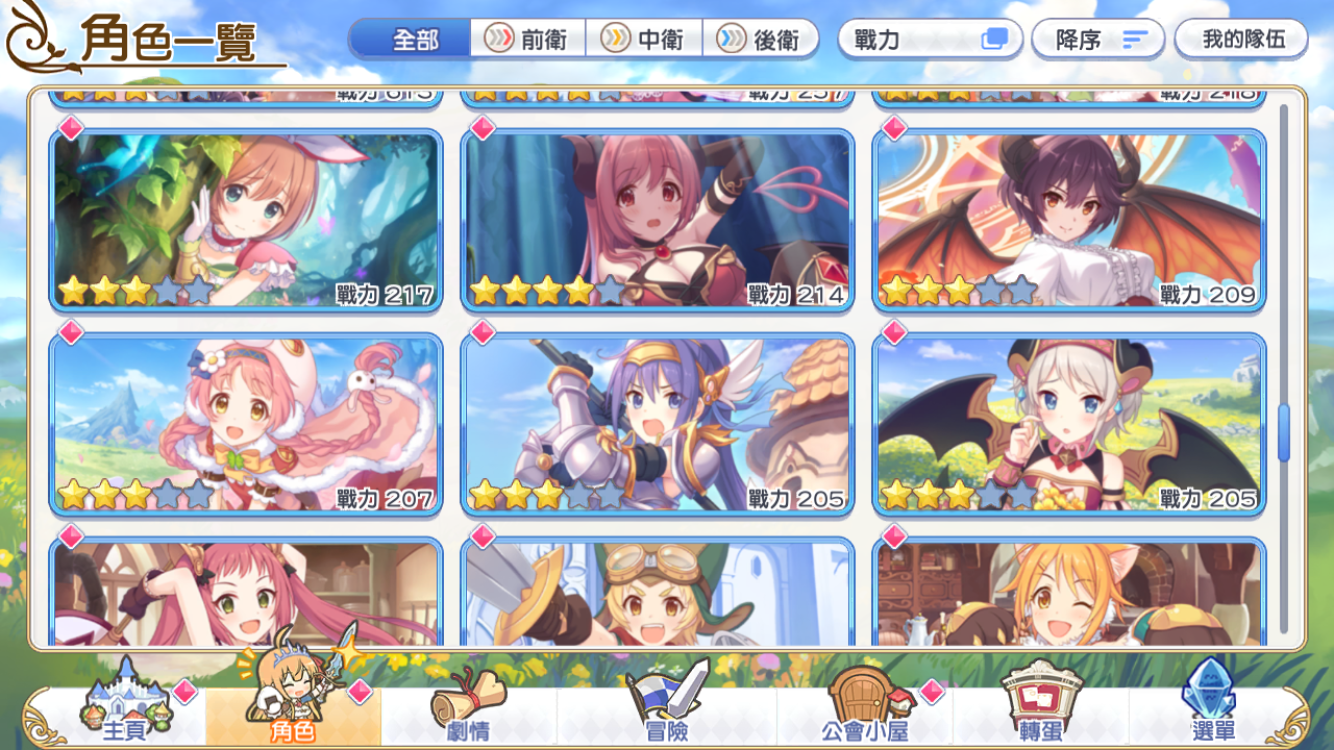Open 我的隊伍 team screen
The height and width of the screenshot is (750, 1334).
[x=1240, y=39]
